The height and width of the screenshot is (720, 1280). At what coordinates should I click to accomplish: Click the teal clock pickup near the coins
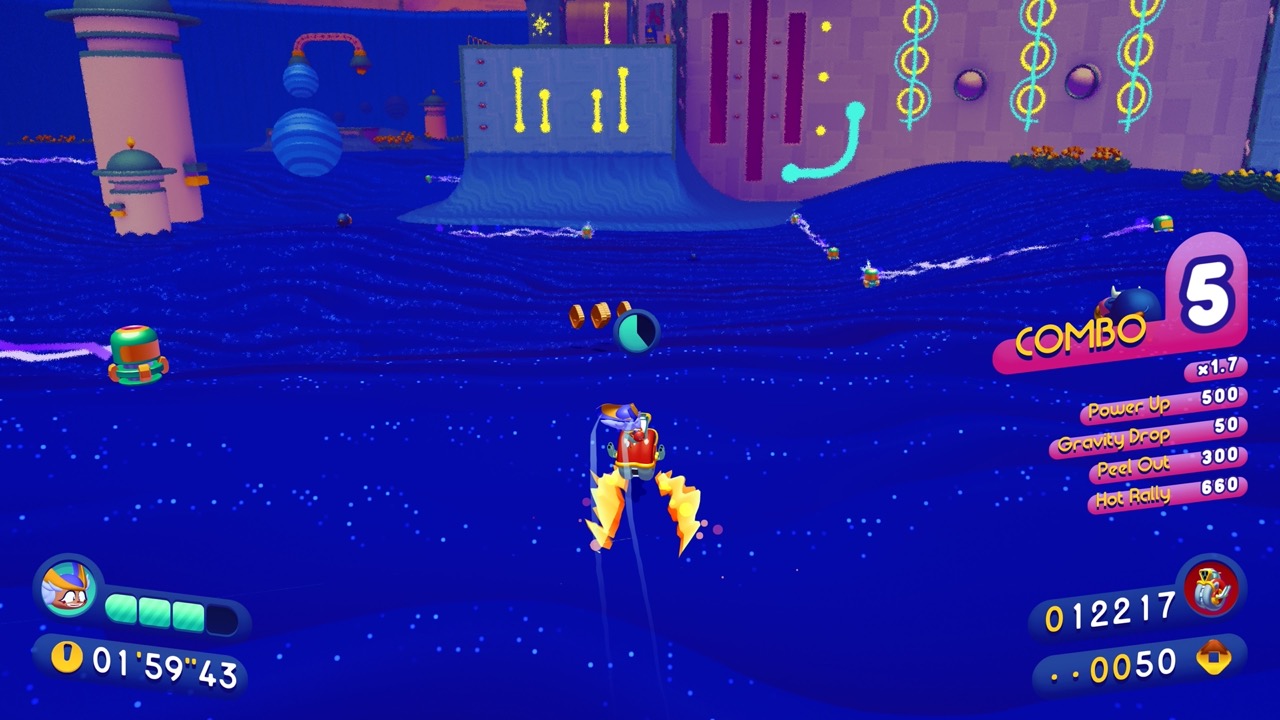[x=637, y=330]
